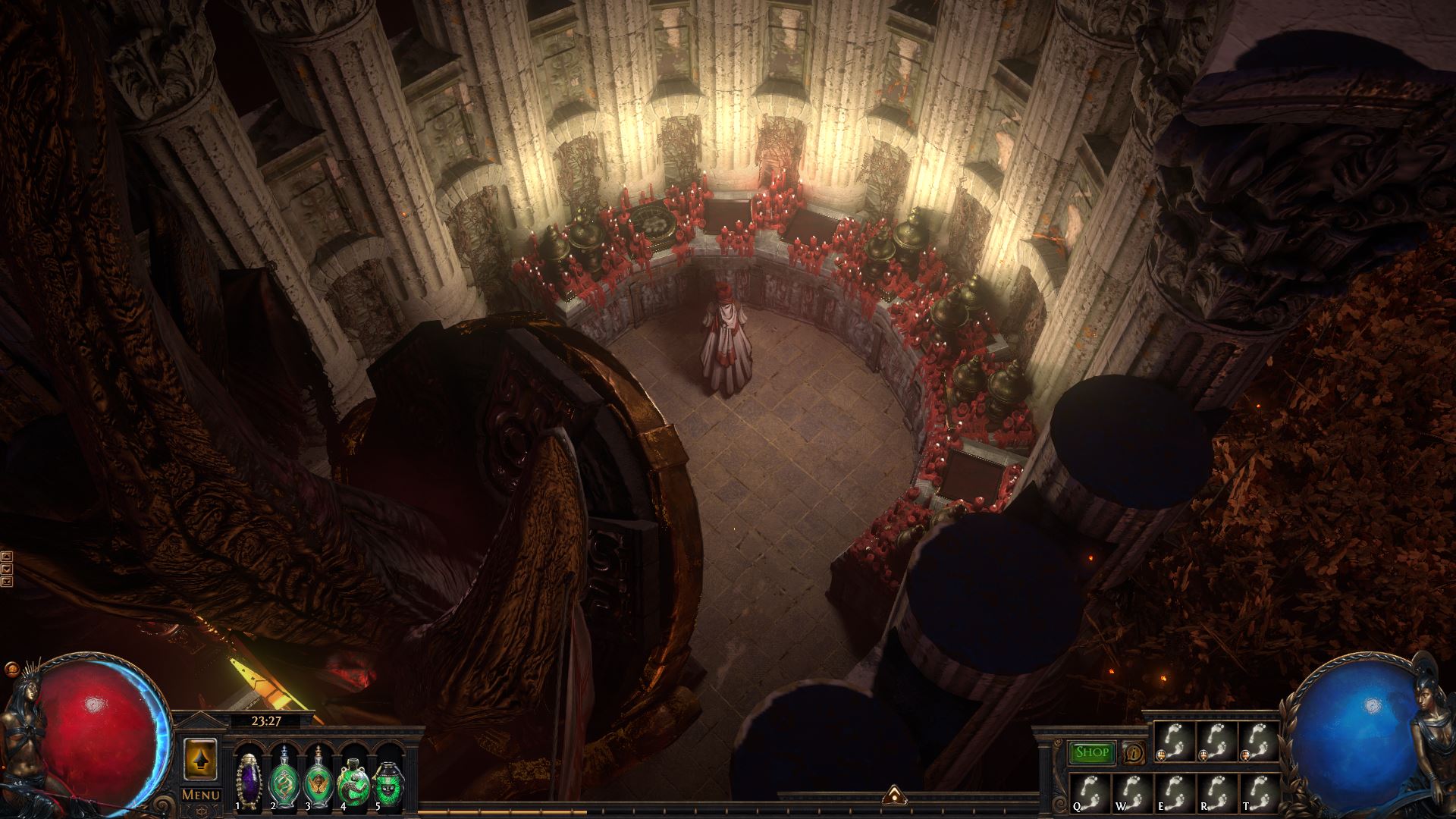Expand the panel arrow on the bottom bar
The image size is (1456, 819).
tap(893, 794)
